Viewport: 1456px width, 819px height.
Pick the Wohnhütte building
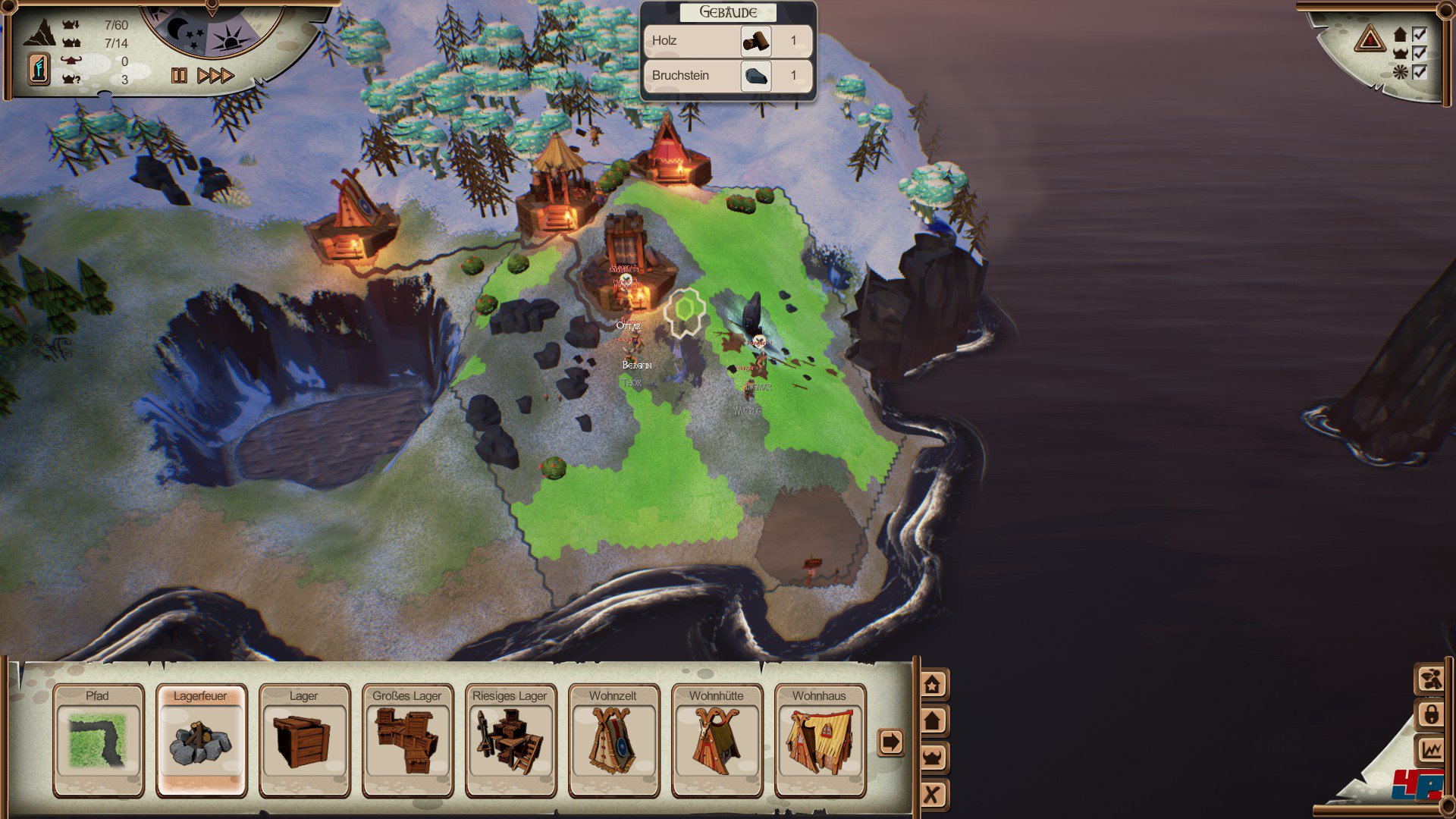717,740
